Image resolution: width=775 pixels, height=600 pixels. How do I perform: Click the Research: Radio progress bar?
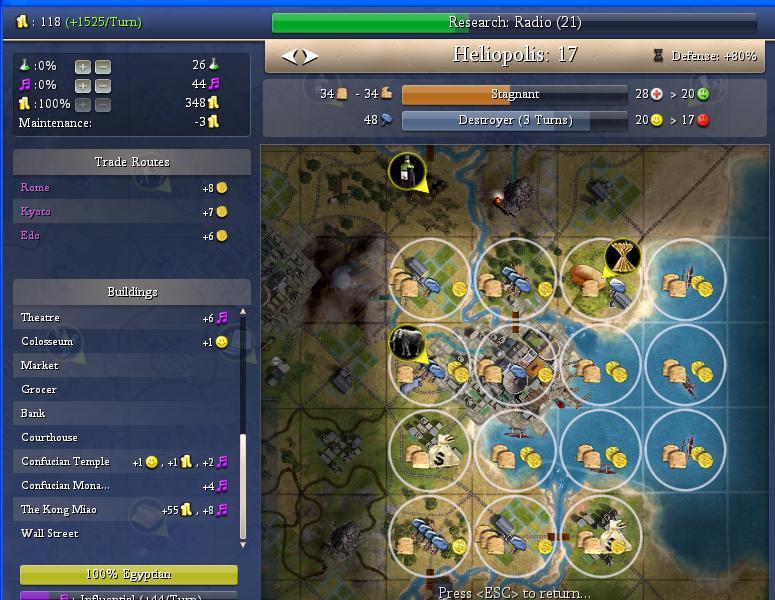[514, 23]
